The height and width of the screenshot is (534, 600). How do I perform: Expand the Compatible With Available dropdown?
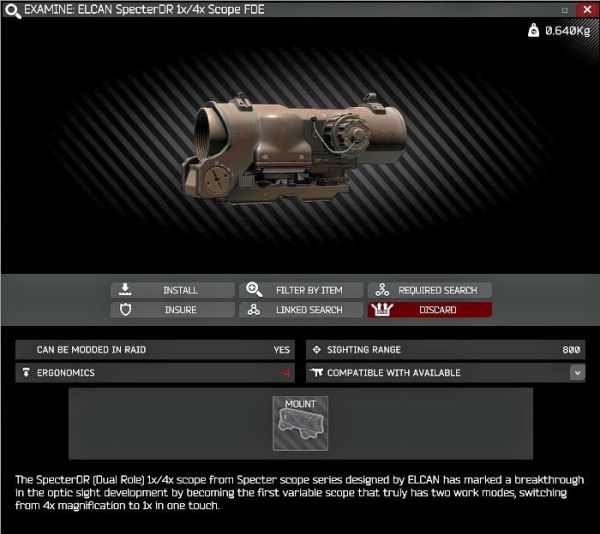click(x=577, y=373)
